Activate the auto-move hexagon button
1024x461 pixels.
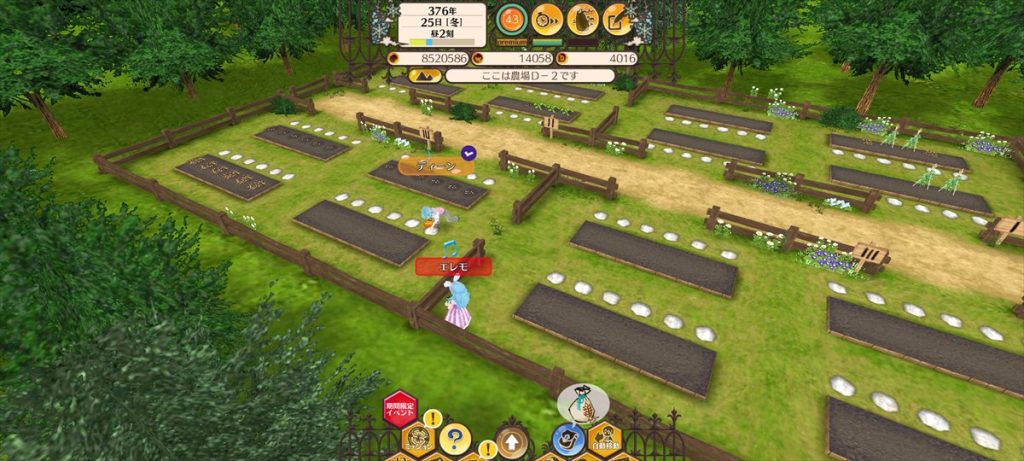pyautogui.click(x=603, y=438)
